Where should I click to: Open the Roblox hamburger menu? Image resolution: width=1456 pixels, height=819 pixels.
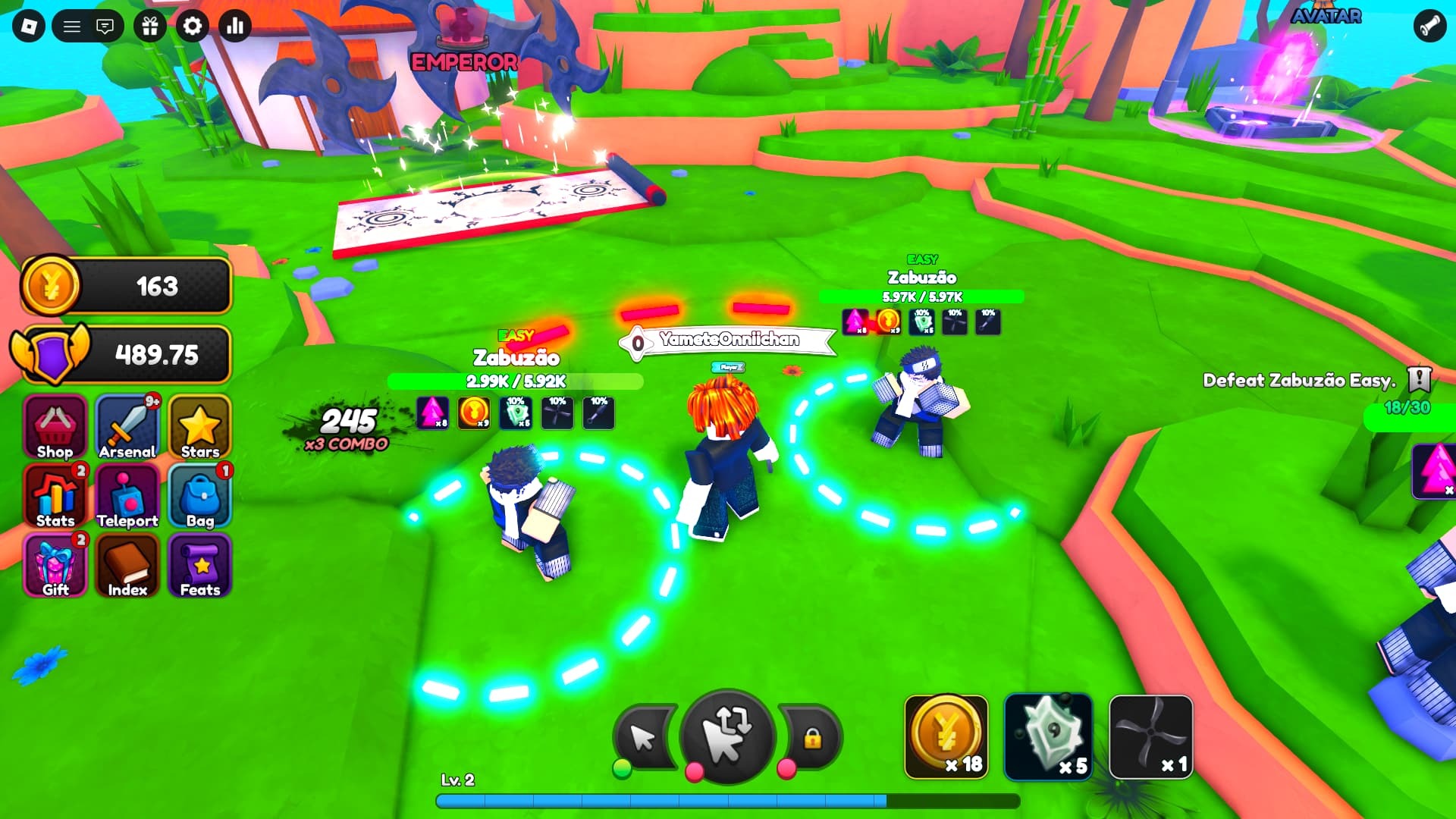coord(73,25)
